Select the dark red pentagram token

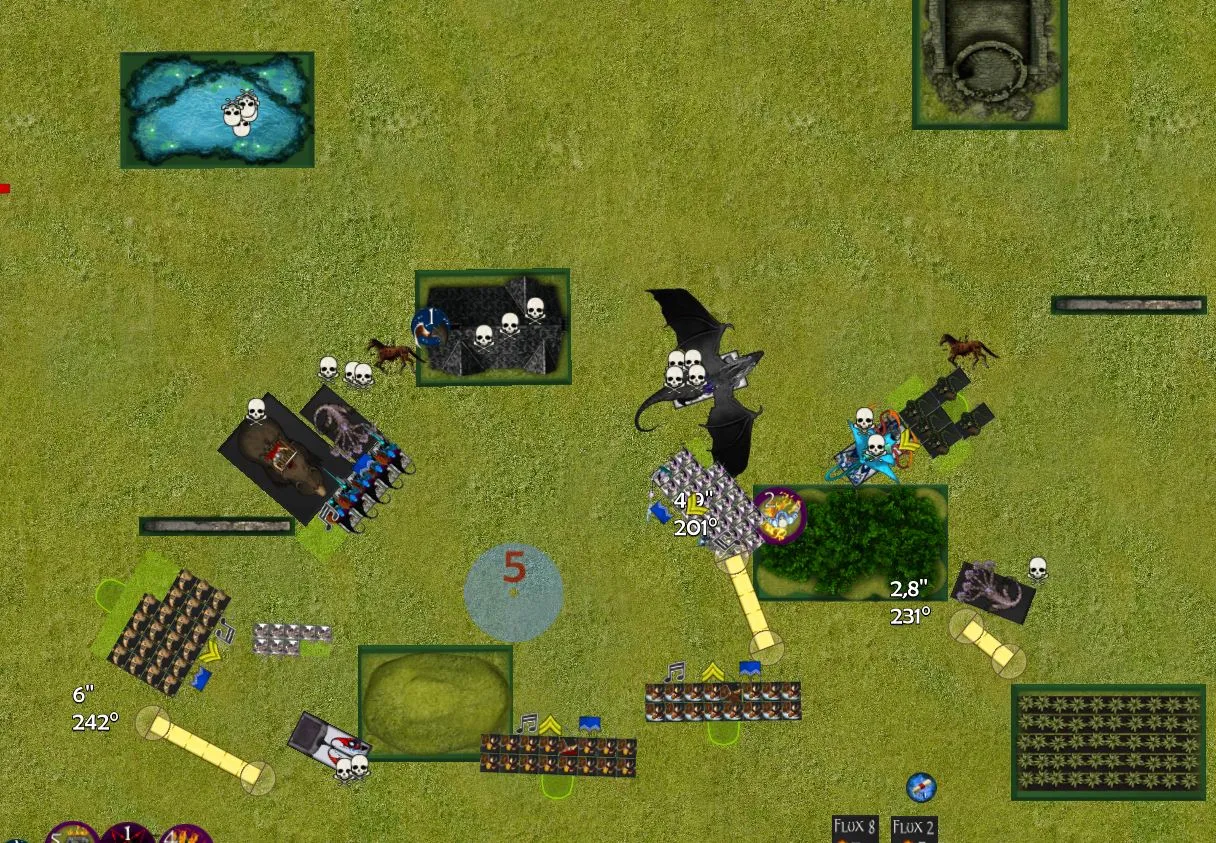127,834
